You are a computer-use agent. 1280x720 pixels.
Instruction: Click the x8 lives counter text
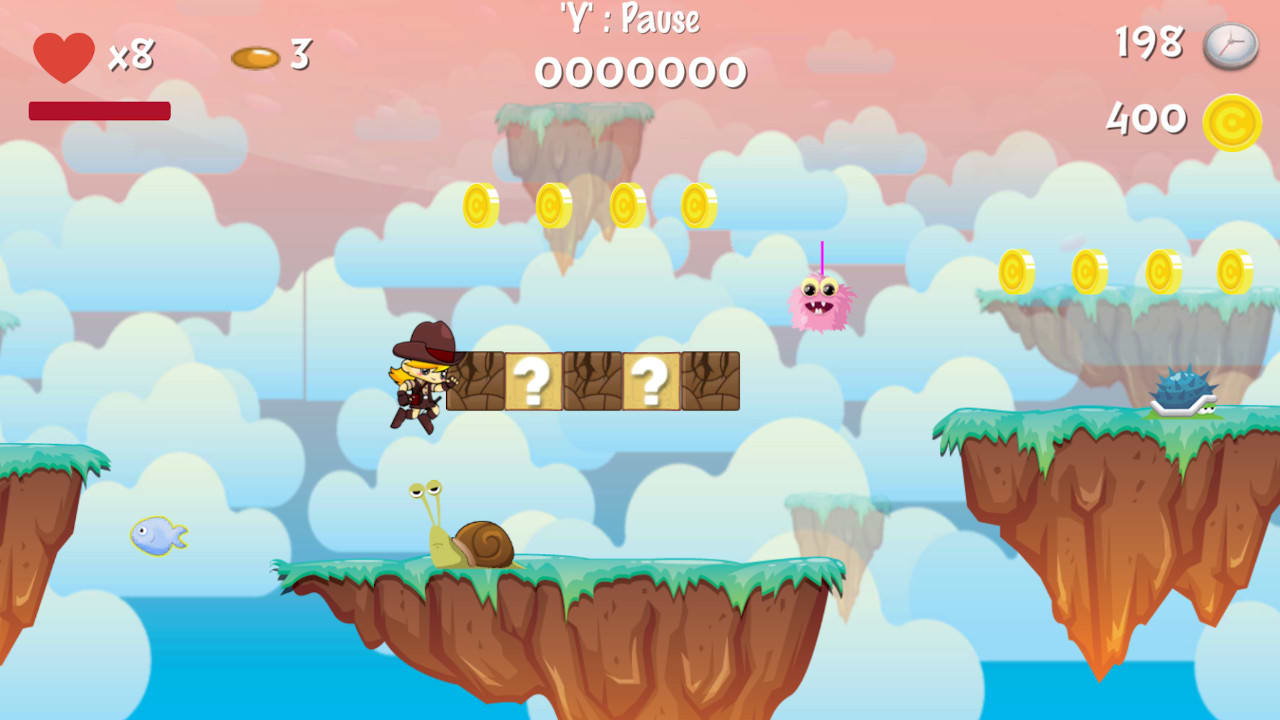(x=130, y=57)
